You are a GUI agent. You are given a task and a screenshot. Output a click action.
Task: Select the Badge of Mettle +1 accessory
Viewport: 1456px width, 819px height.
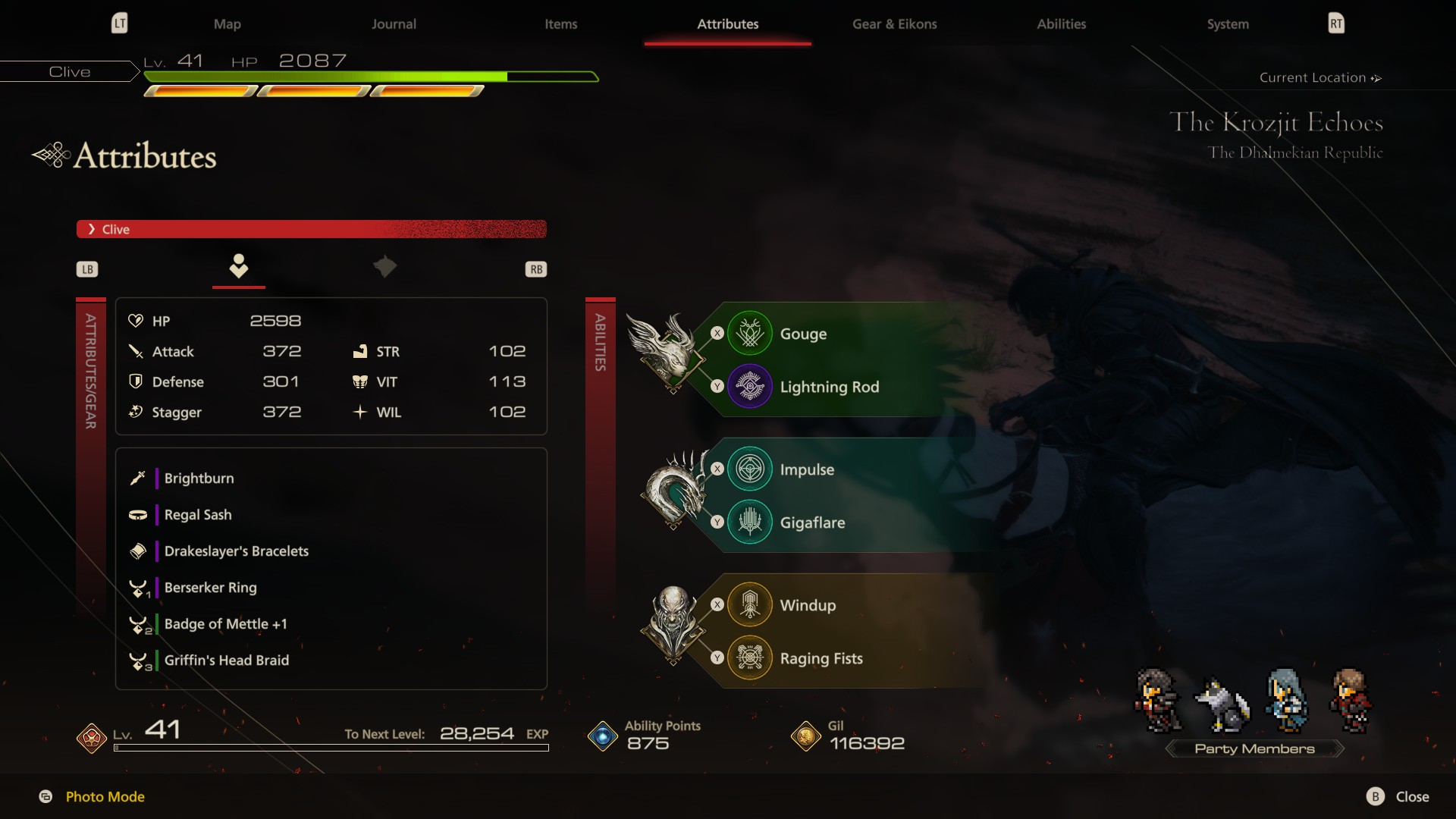[x=225, y=624]
